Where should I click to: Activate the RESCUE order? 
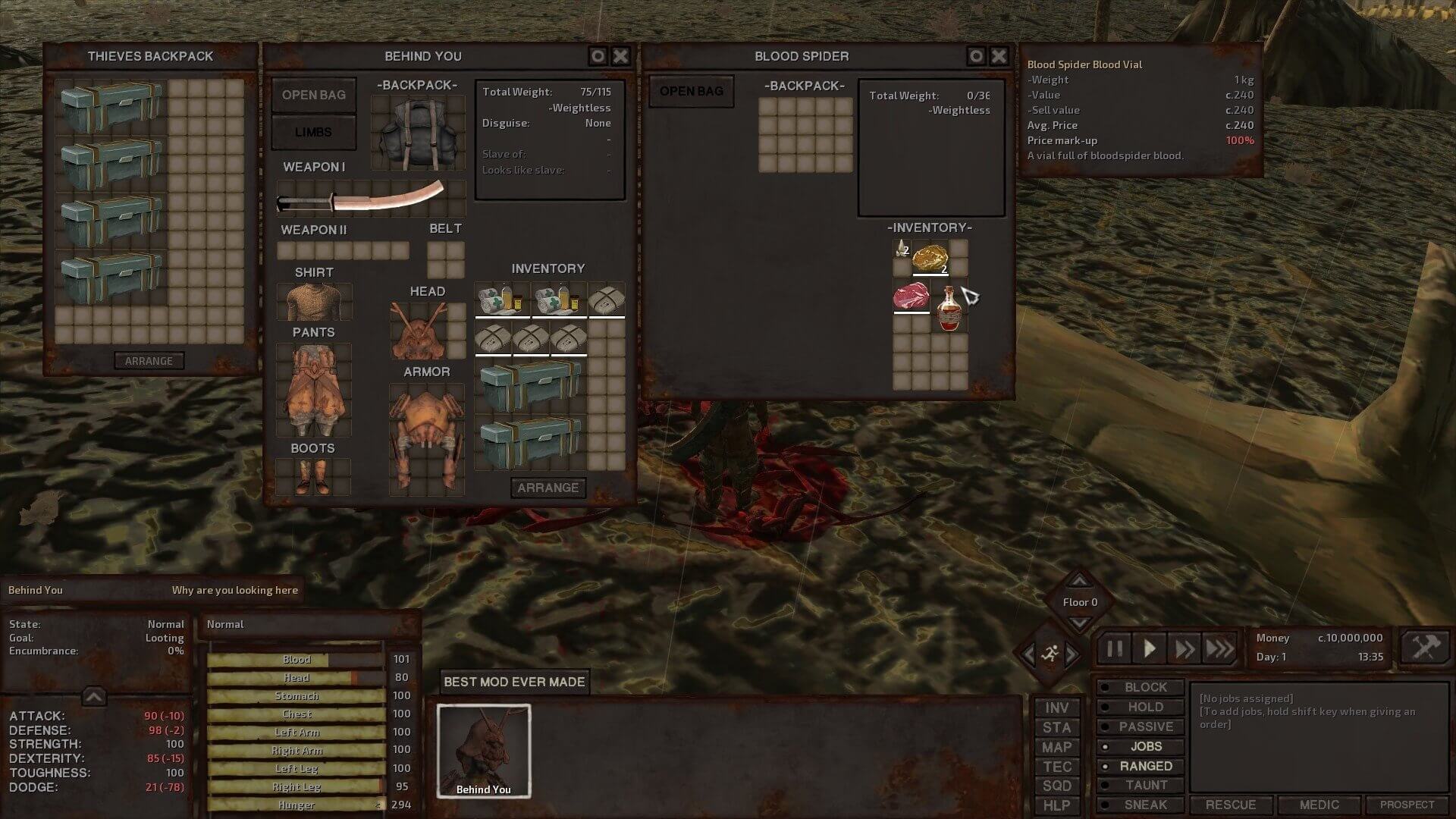point(1231,805)
